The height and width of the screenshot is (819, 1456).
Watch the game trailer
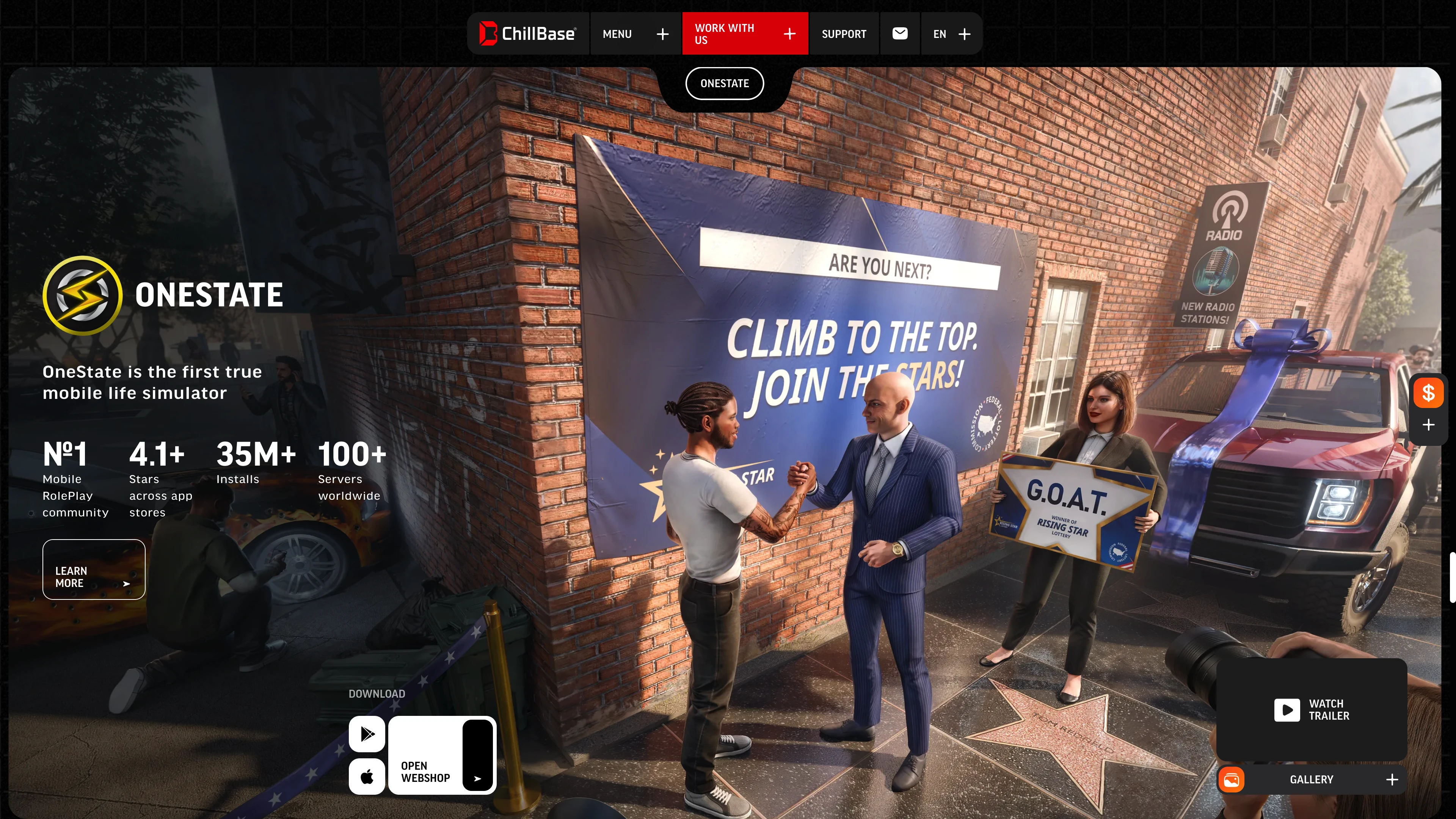tap(1311, 709)
